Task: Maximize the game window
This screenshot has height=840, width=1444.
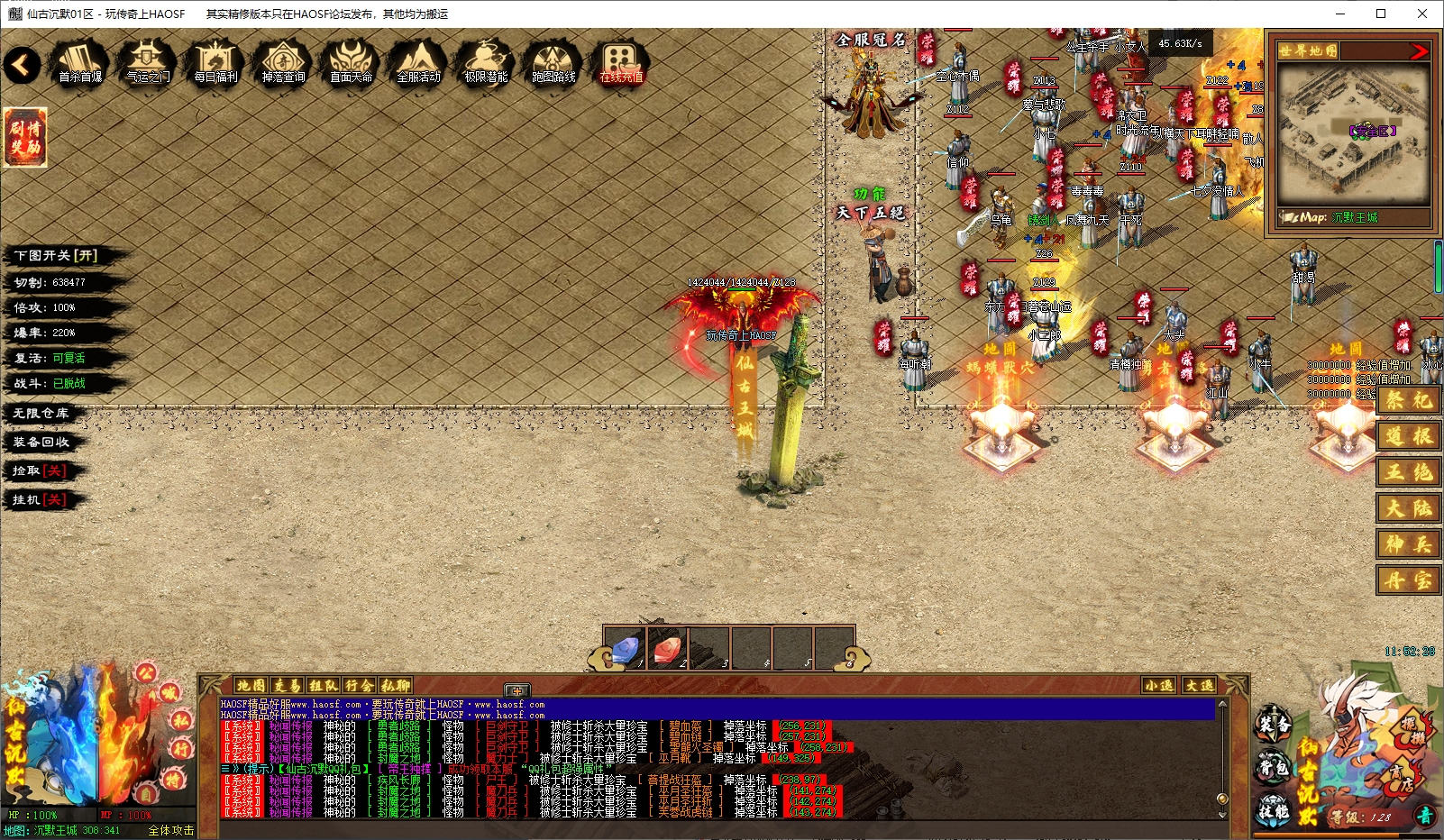Action: 1381,14
